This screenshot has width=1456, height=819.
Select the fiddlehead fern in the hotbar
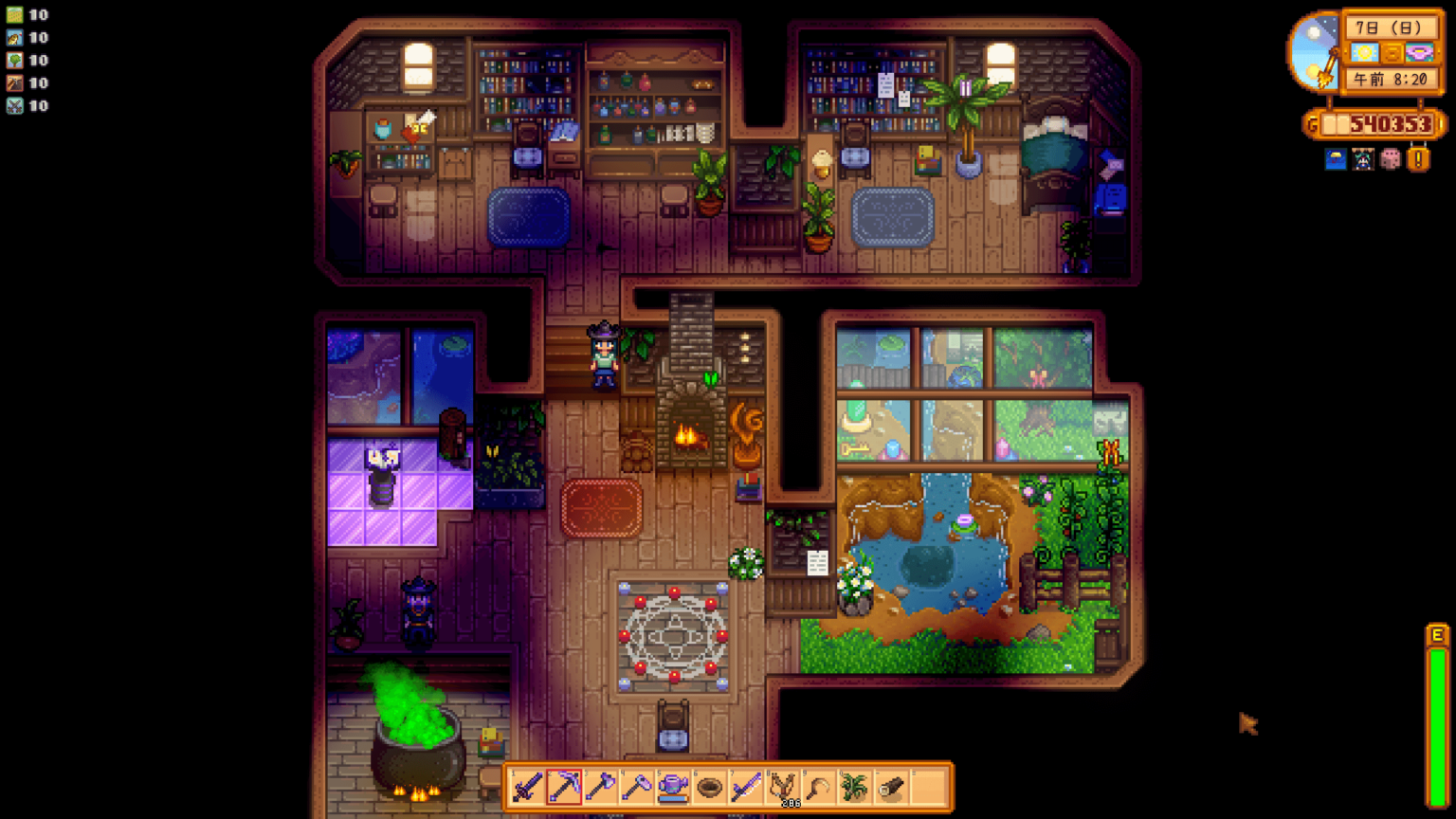(x=853, y=786)
